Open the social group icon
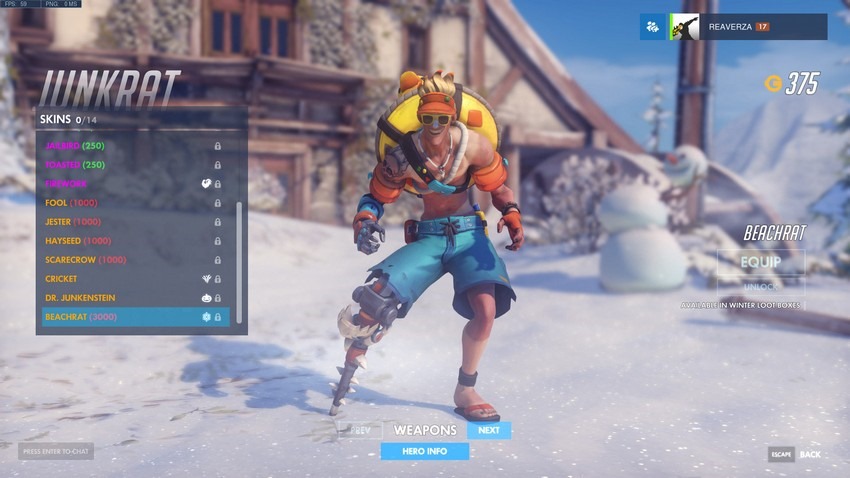Viewport: 850px width, 478px height. [653, 27]
